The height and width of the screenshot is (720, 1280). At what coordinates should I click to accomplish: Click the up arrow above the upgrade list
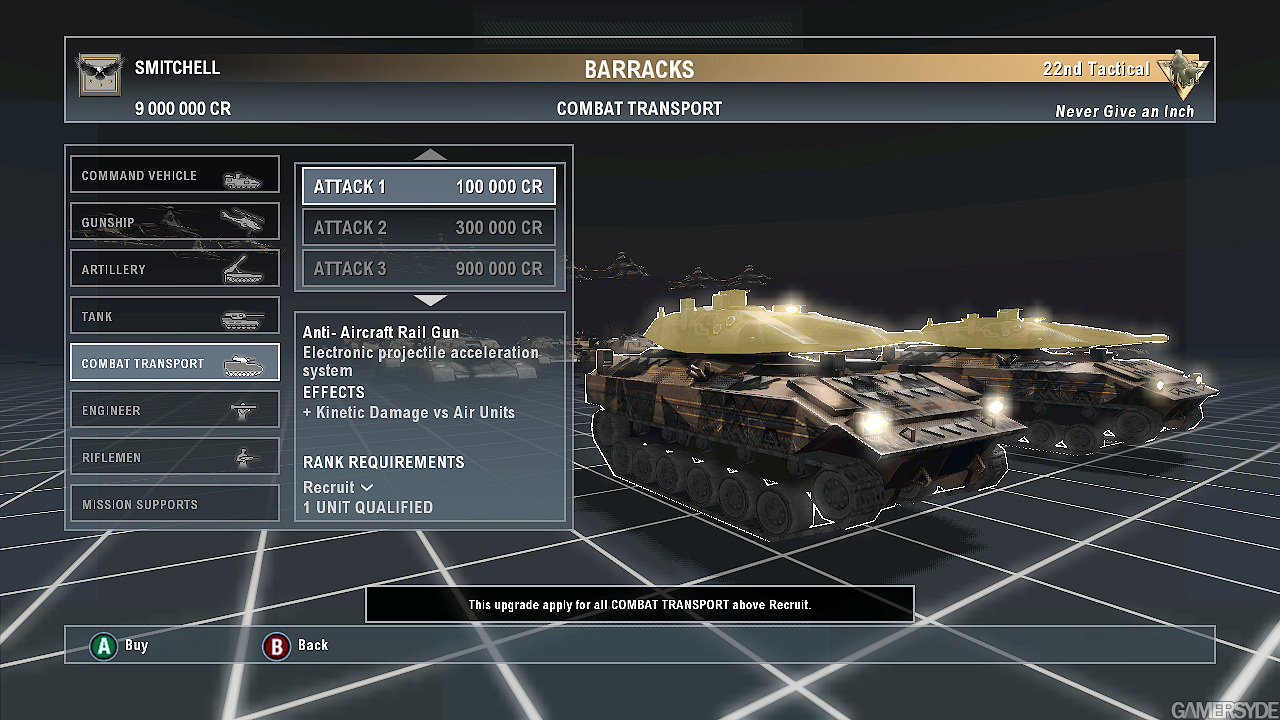pyautogui.click(x=430, y=154)
